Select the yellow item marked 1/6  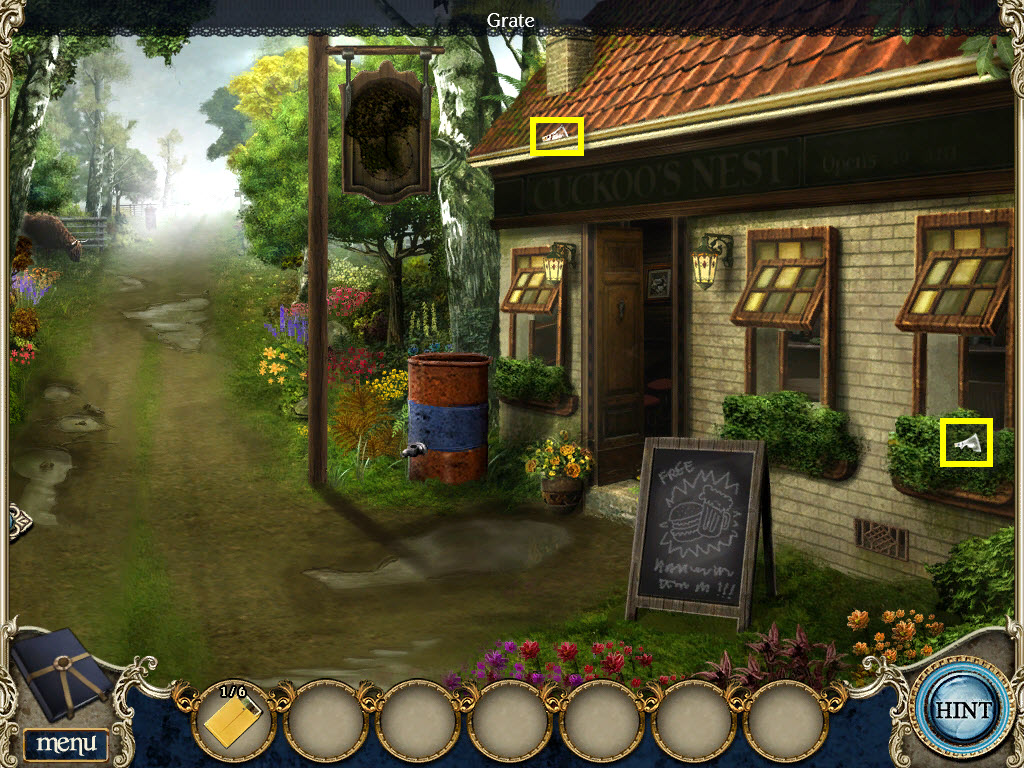pos(231,720)
